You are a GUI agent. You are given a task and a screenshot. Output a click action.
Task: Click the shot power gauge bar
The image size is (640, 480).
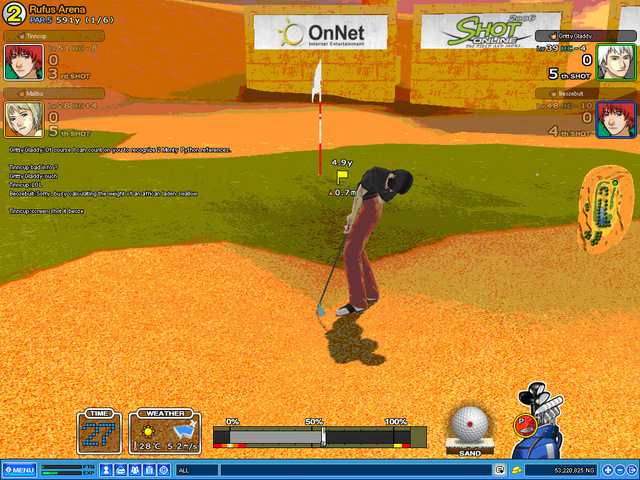pos(320,436)
